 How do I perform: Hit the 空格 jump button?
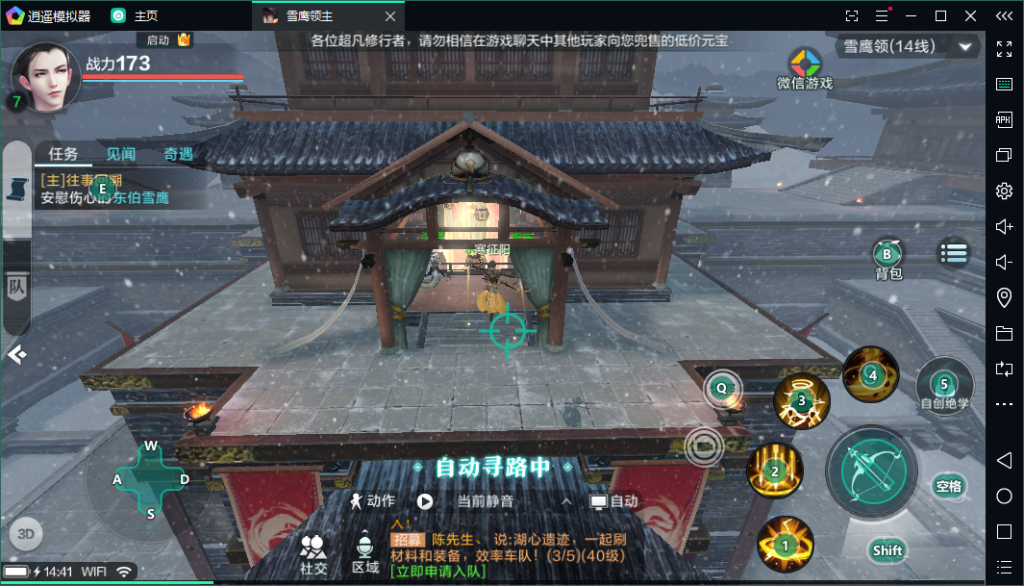(948, 487)
